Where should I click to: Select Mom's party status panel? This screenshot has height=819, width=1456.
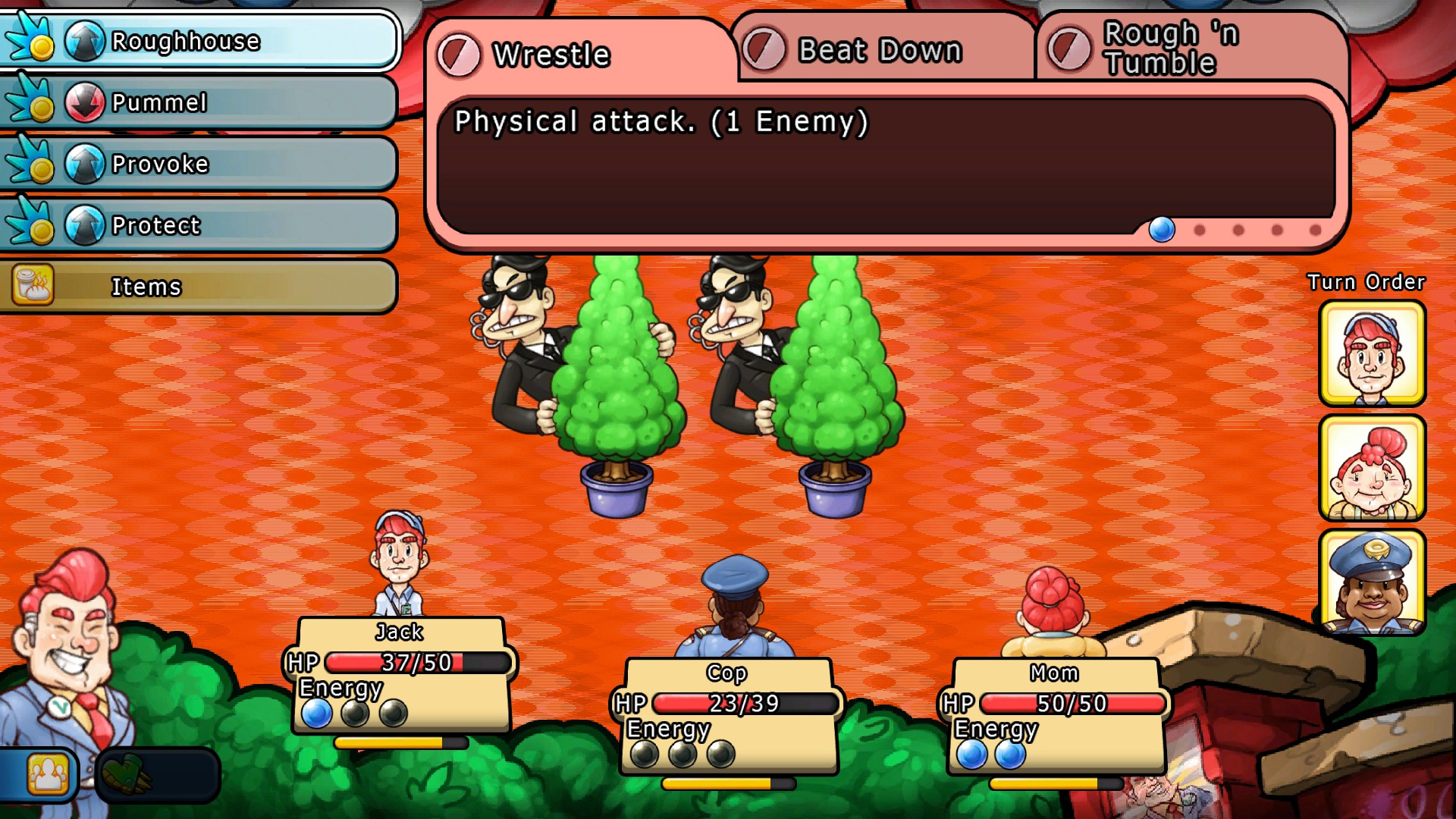[1056, 716]
